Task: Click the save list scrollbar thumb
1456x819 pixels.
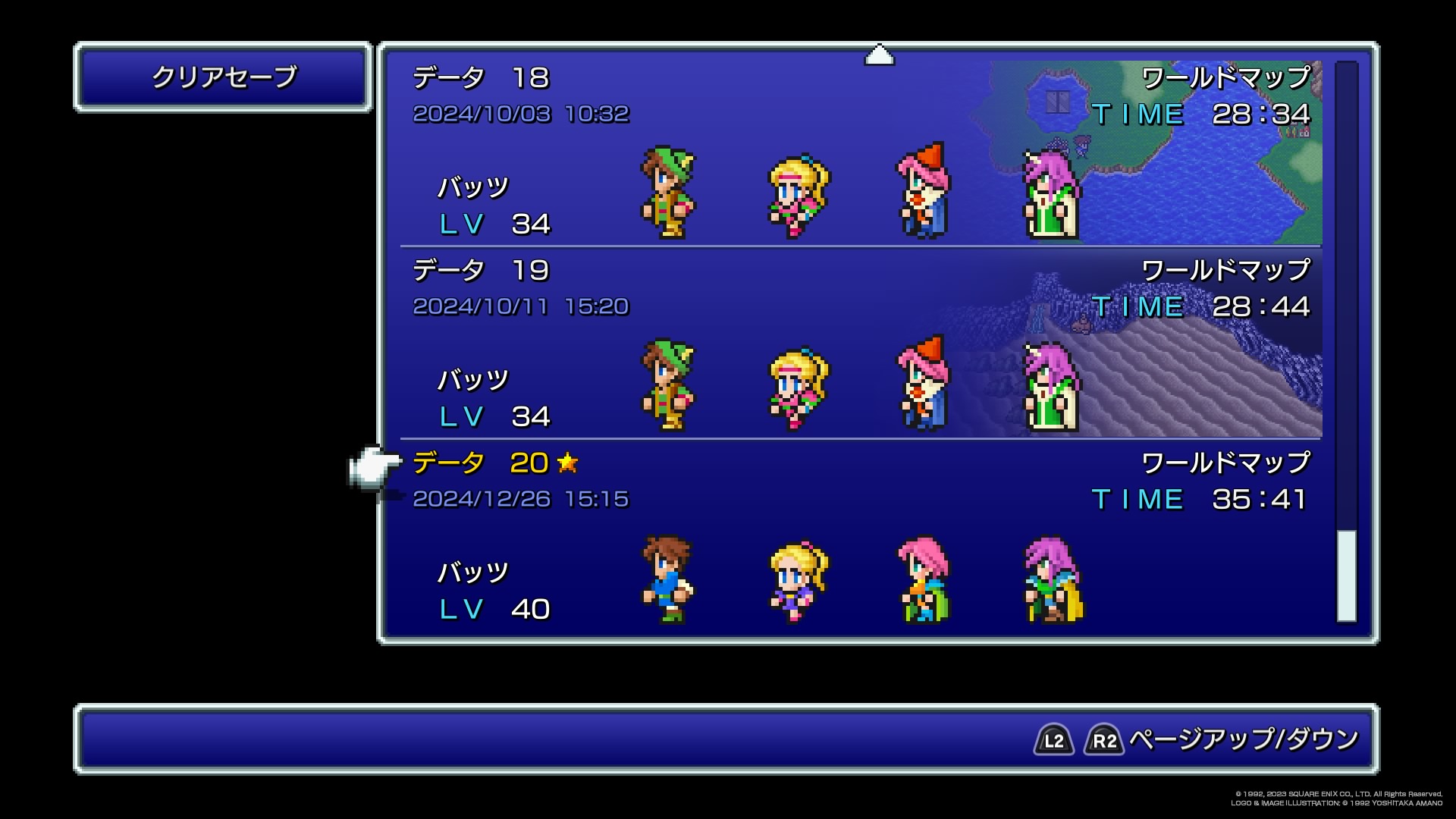Action: point(1346,576)
